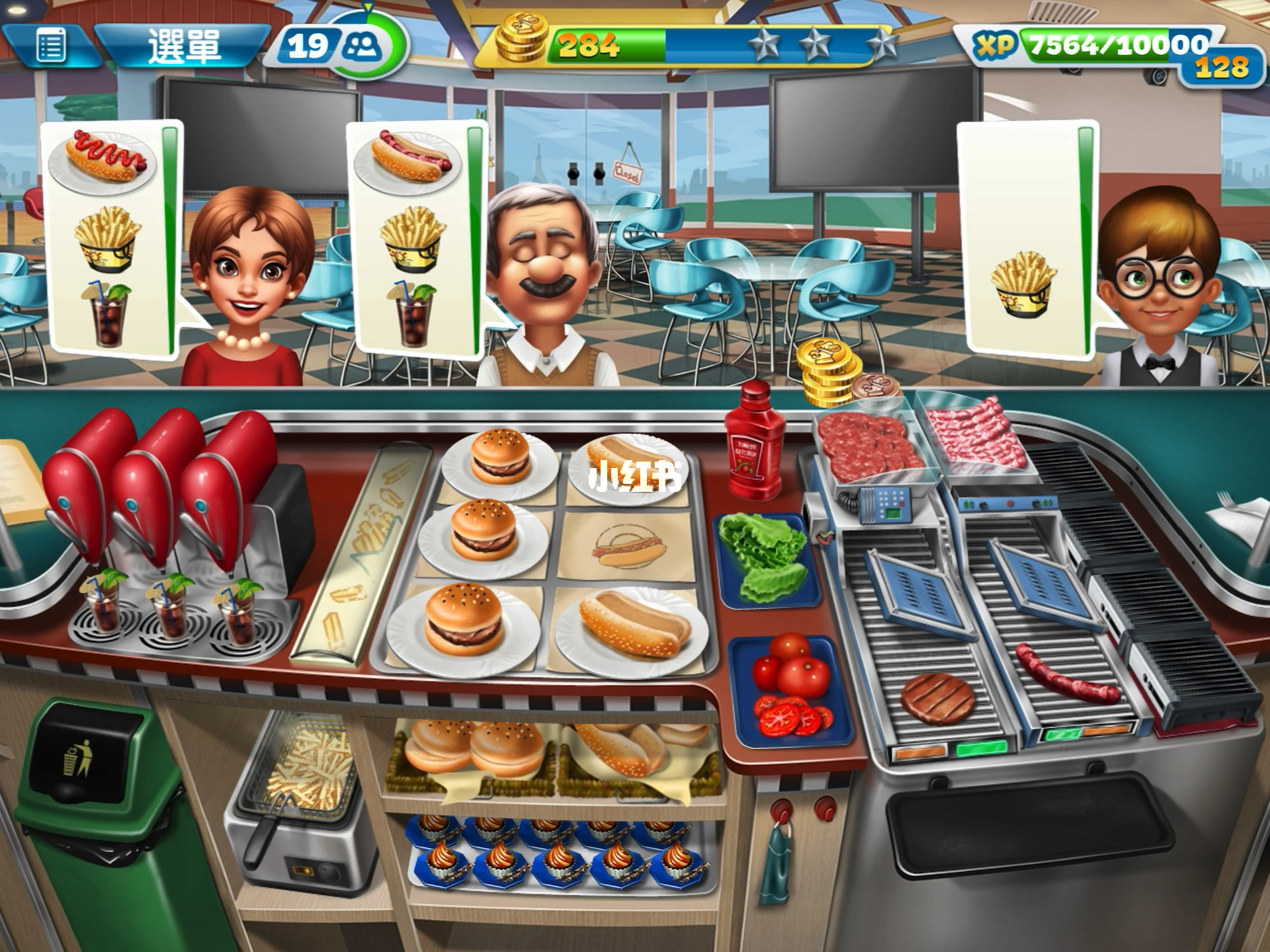The image size is (1270, 952).
Task: Select the lettuce tray
Action: point(765,559)
